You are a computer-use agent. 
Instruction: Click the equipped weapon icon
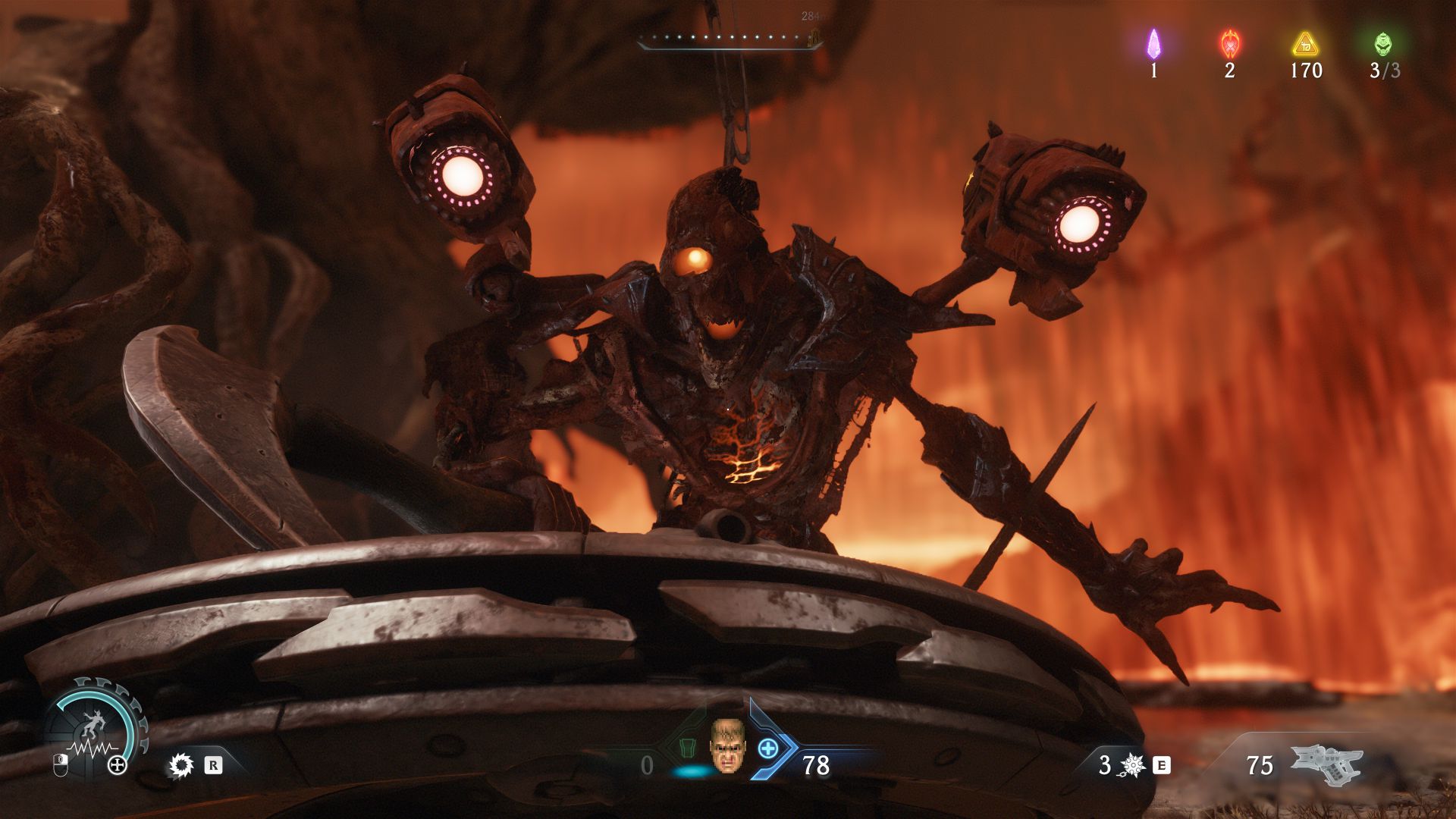pos(1326,764)
